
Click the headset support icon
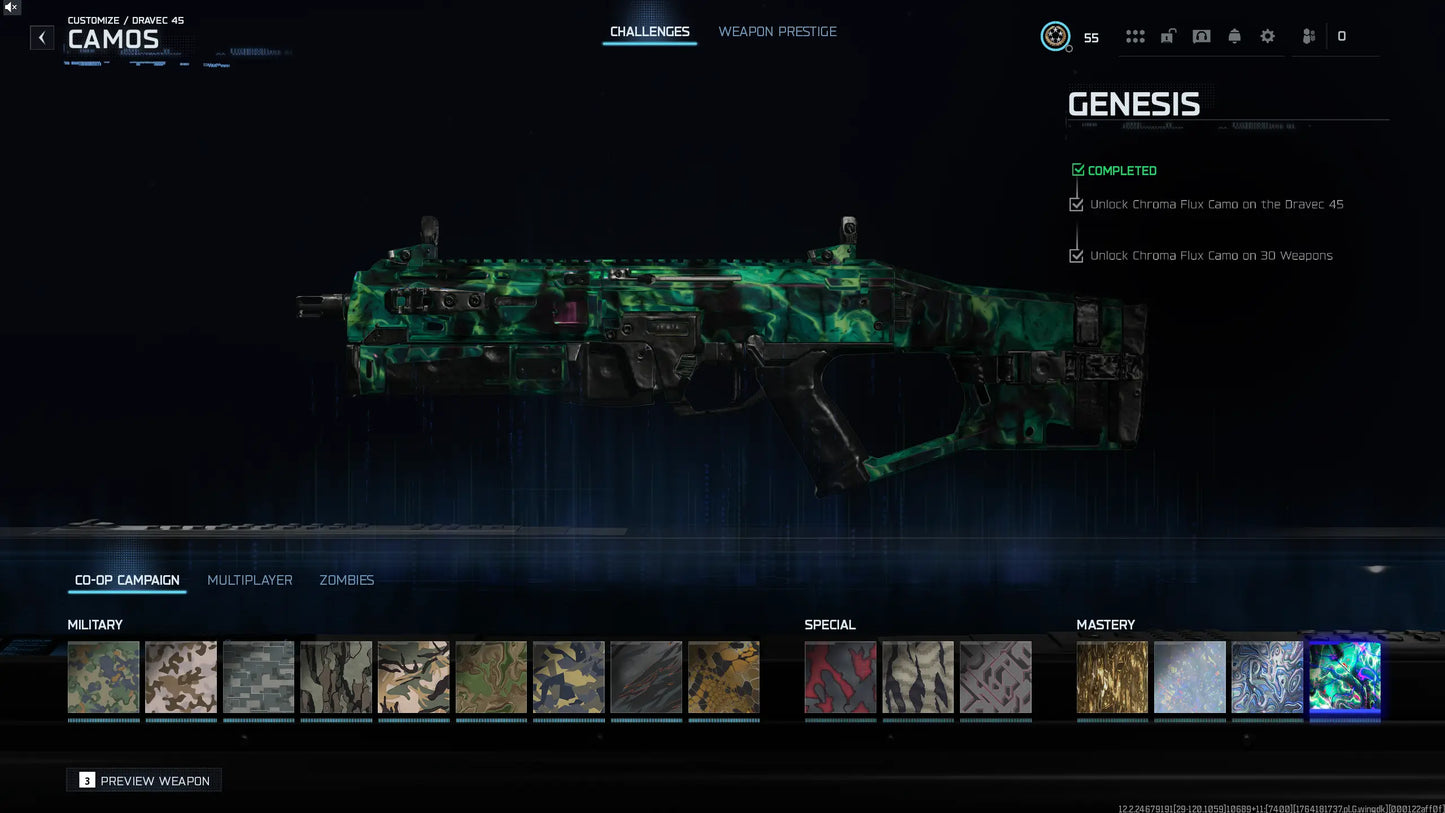click(x=1200, y=35)
